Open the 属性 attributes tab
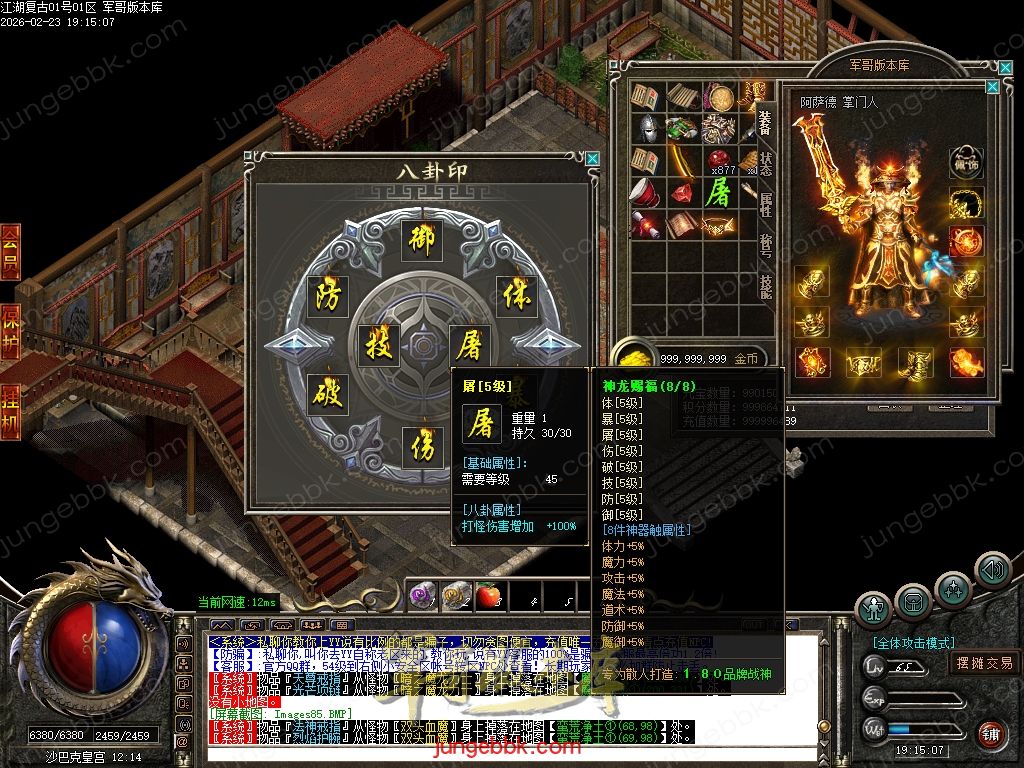This screenshot has width=1024, height=768. (765, 205)
